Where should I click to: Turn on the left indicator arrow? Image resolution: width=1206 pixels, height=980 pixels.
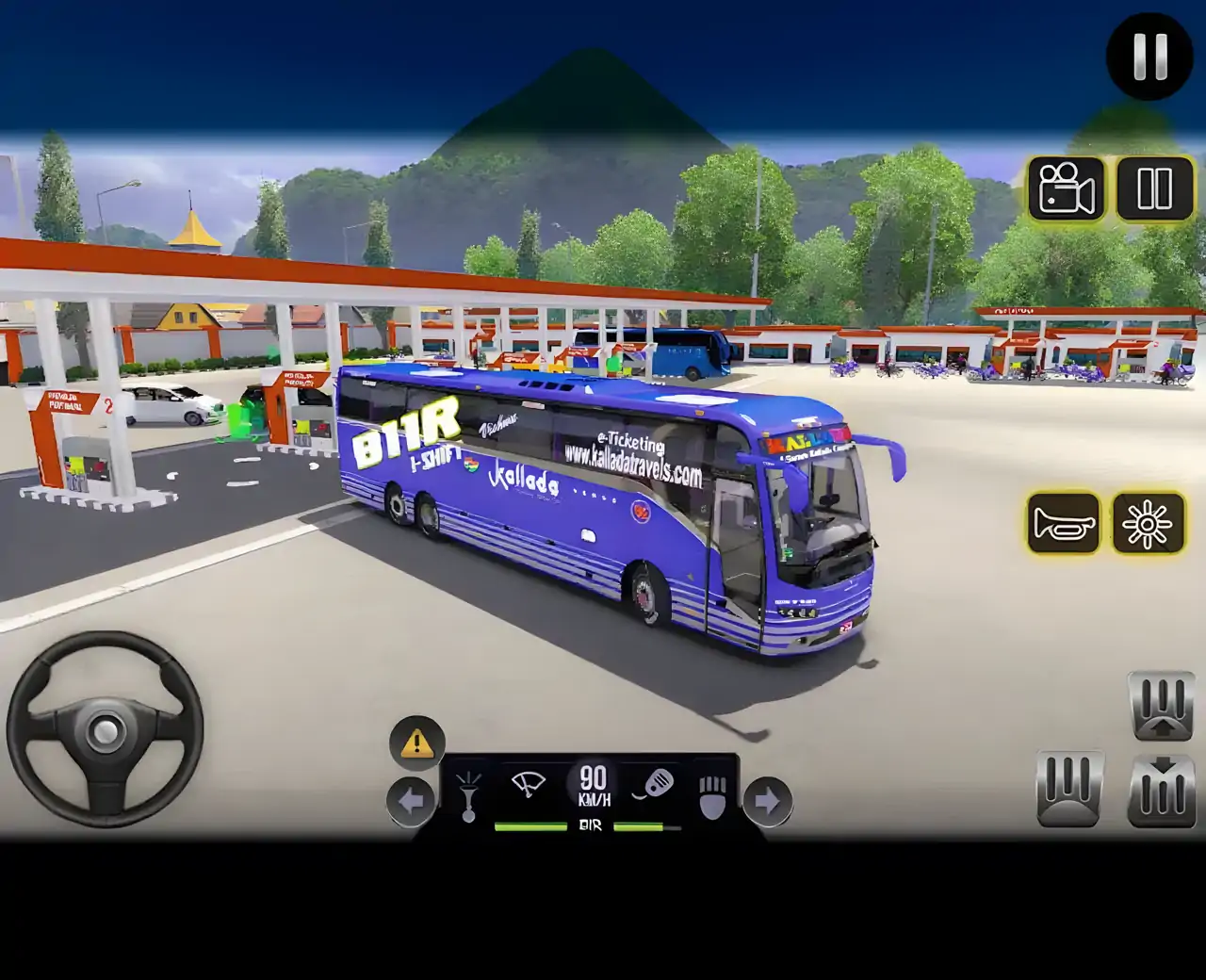(411, 802)
